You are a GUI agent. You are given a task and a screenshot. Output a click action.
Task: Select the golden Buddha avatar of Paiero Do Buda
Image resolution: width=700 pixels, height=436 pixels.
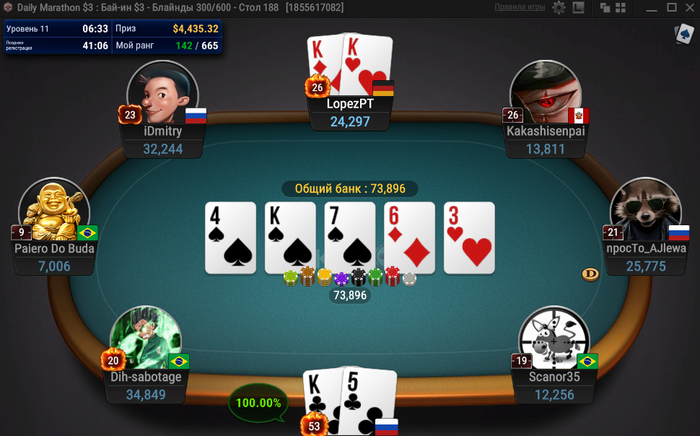tap(54, 212)
